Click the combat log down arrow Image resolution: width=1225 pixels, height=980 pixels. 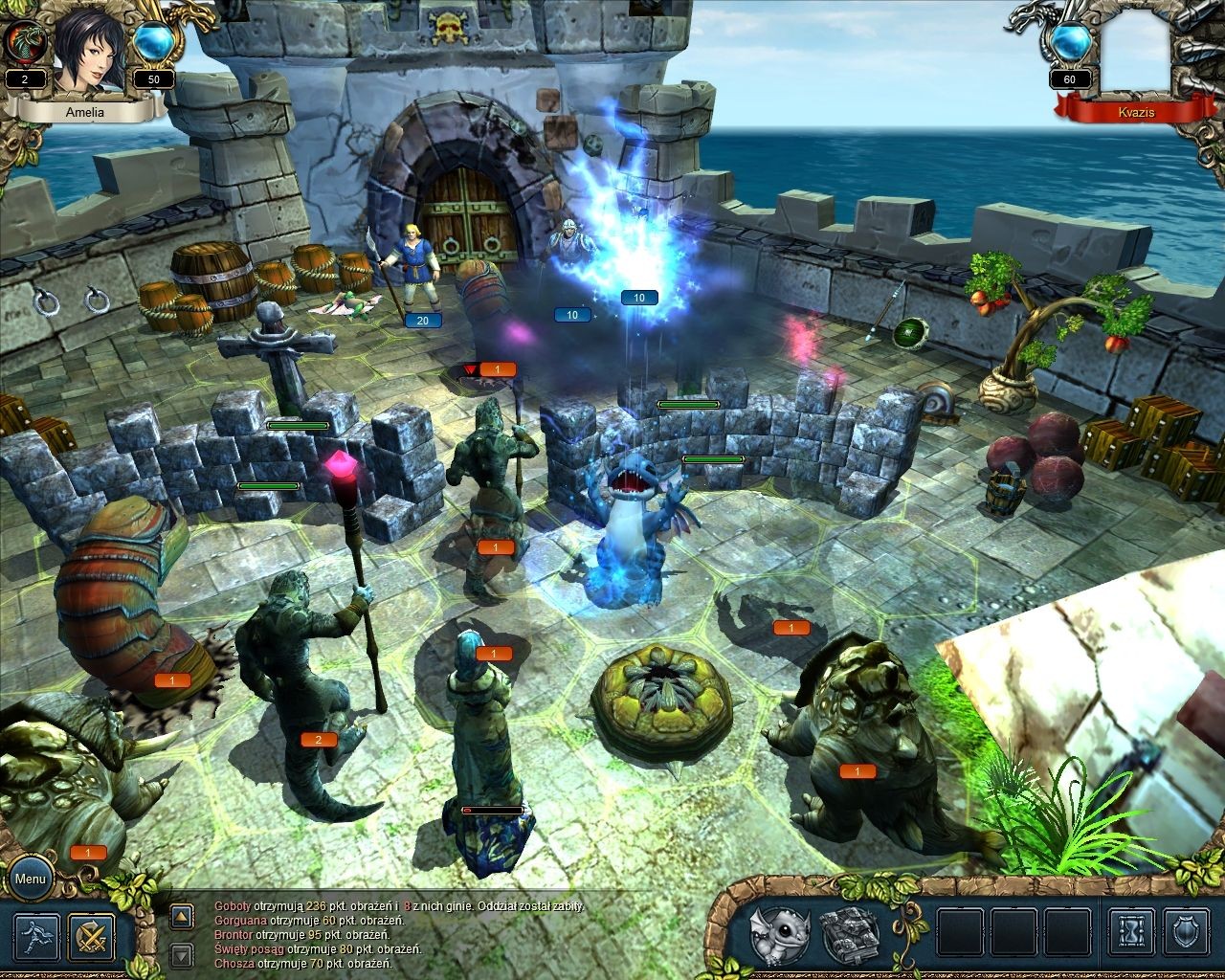coord(181,953)
